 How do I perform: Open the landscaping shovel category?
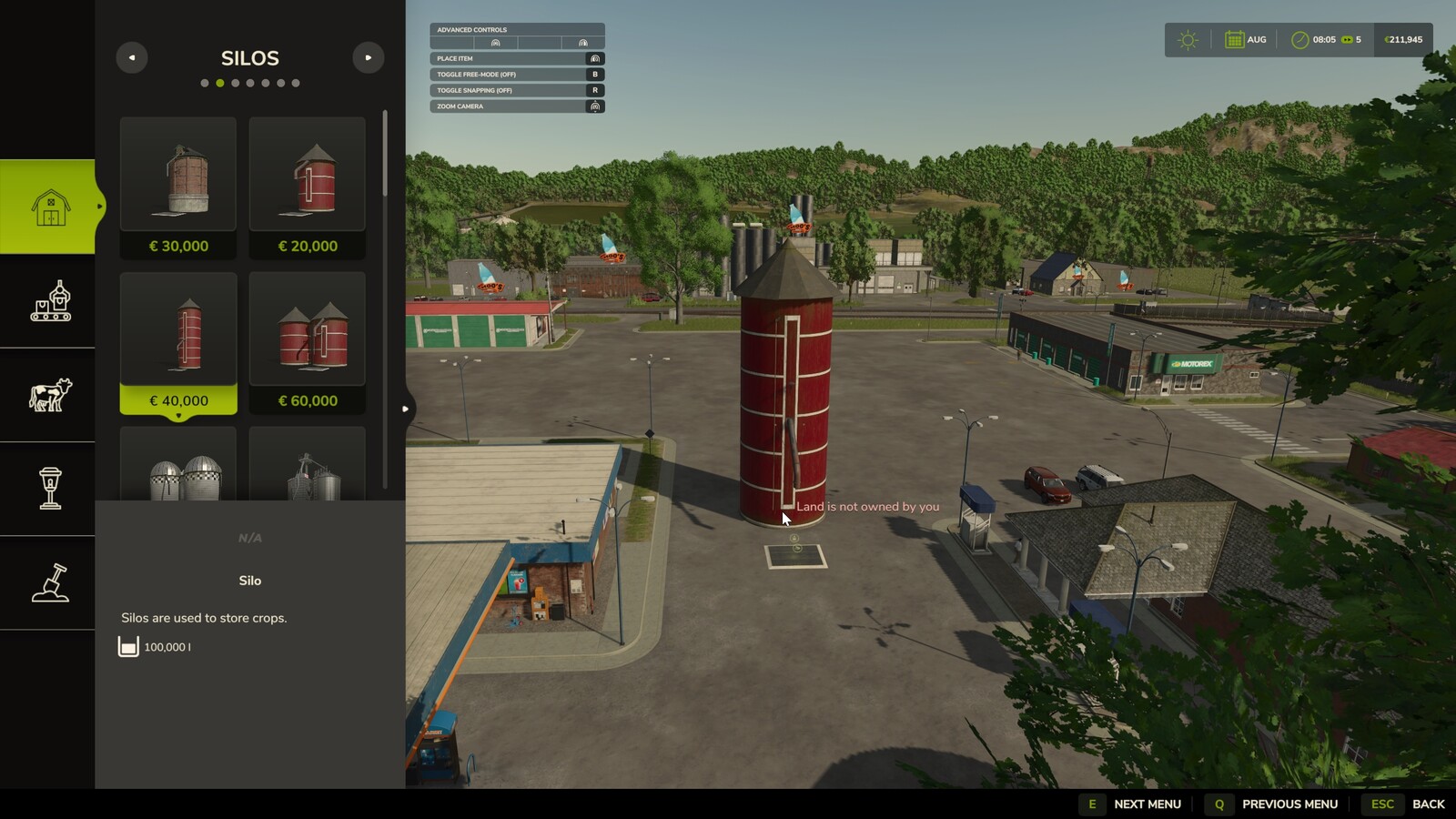(49, 582)
